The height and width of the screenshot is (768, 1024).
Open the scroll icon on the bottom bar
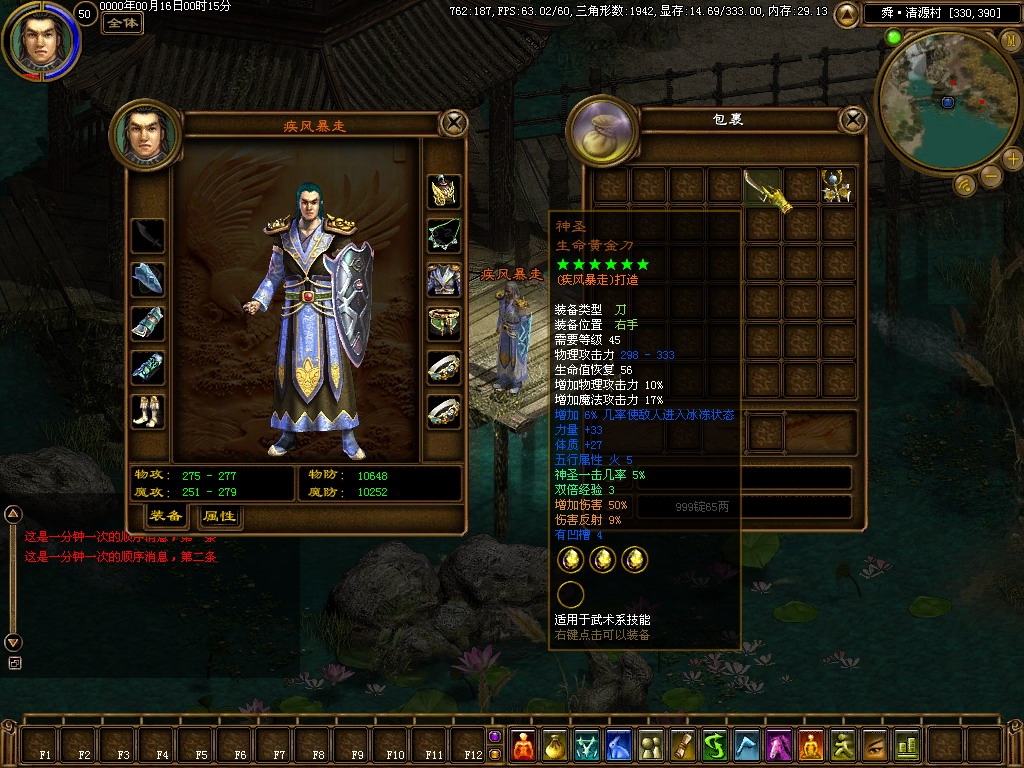point(684,745)
